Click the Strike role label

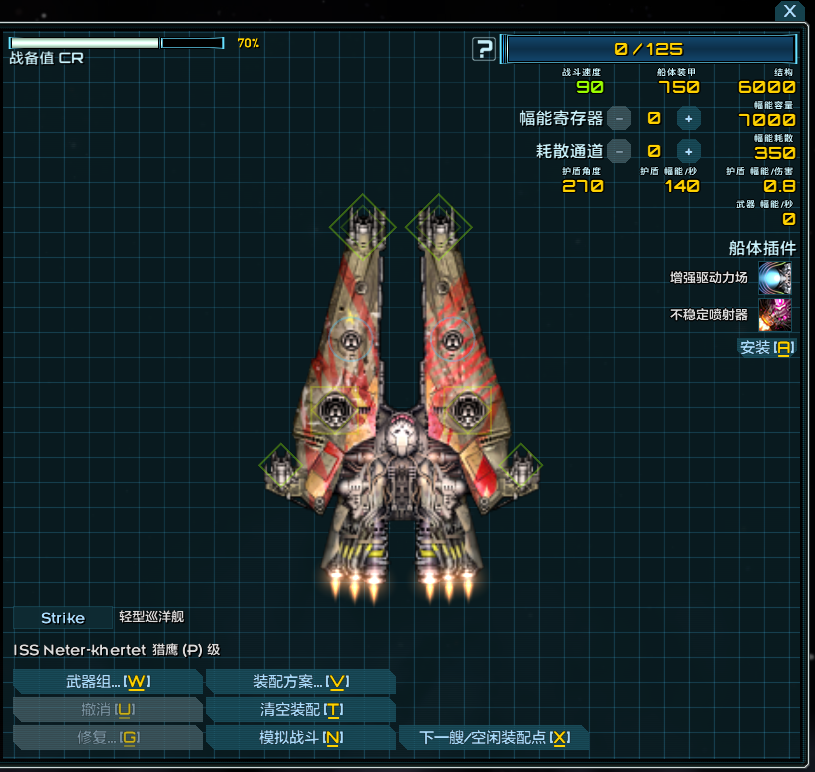point(63,618)
